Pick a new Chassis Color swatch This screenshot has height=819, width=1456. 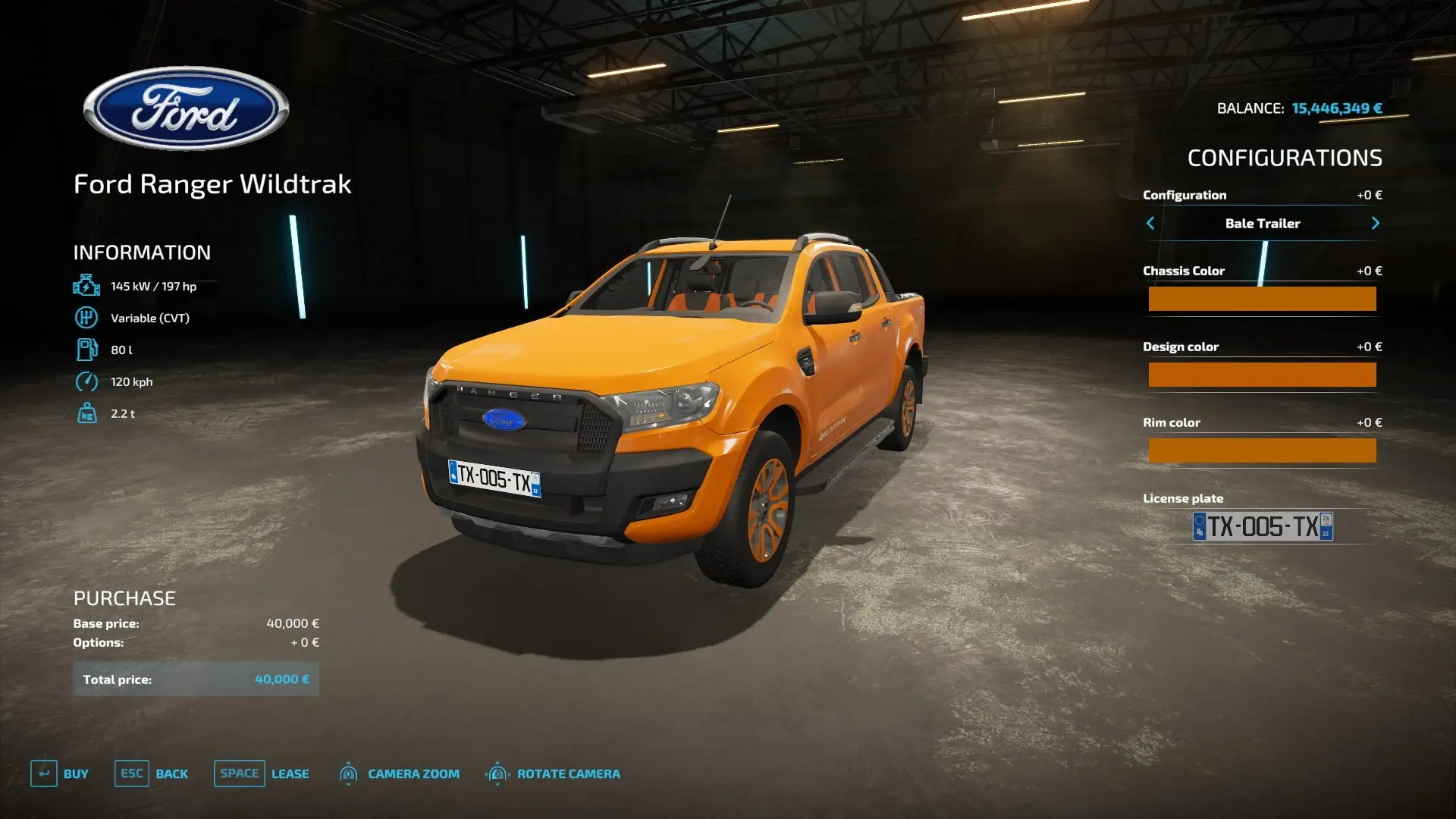[1263, 299]
